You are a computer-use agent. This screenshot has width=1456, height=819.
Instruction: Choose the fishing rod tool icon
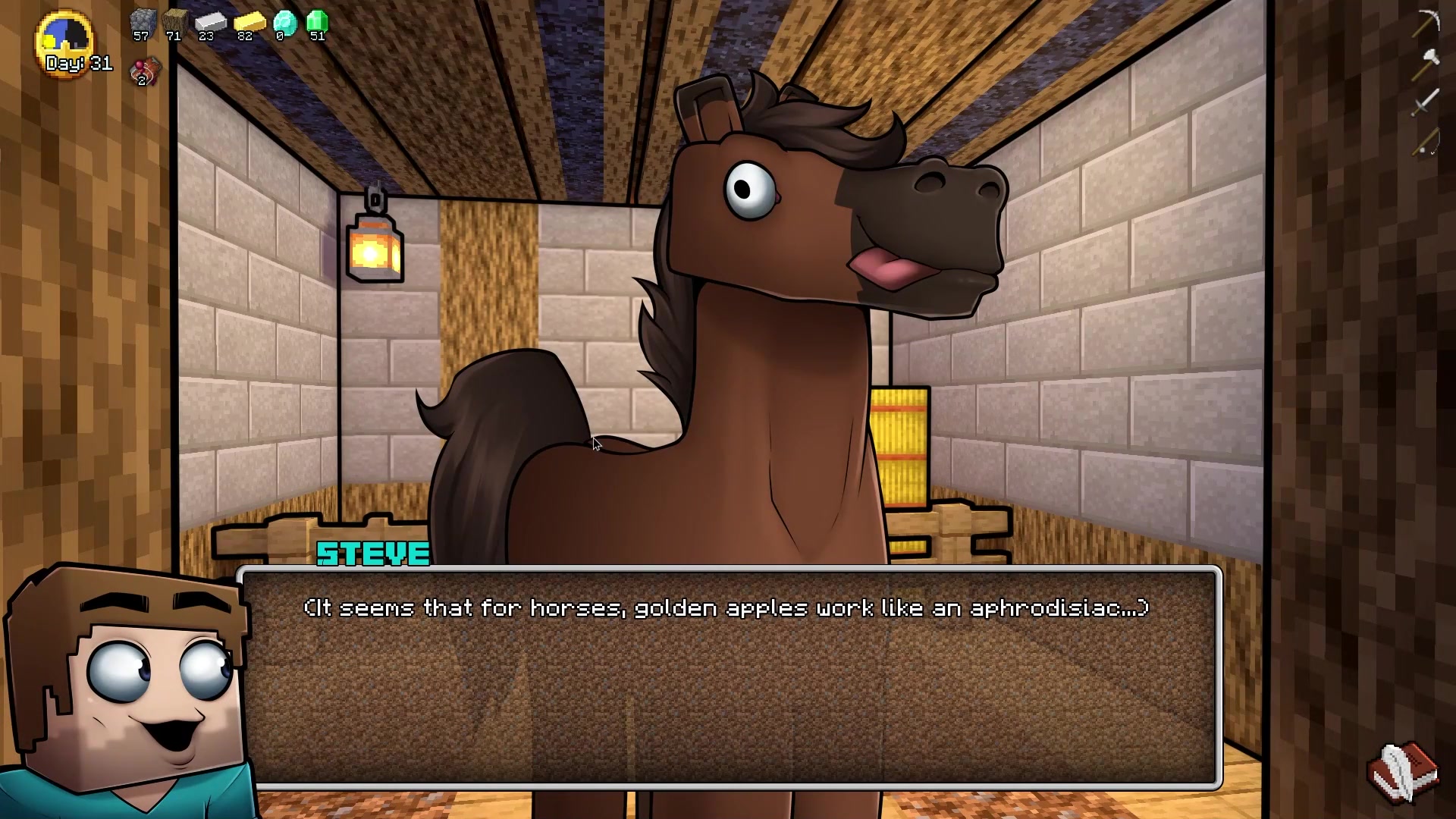click(x=1426, y=141)
